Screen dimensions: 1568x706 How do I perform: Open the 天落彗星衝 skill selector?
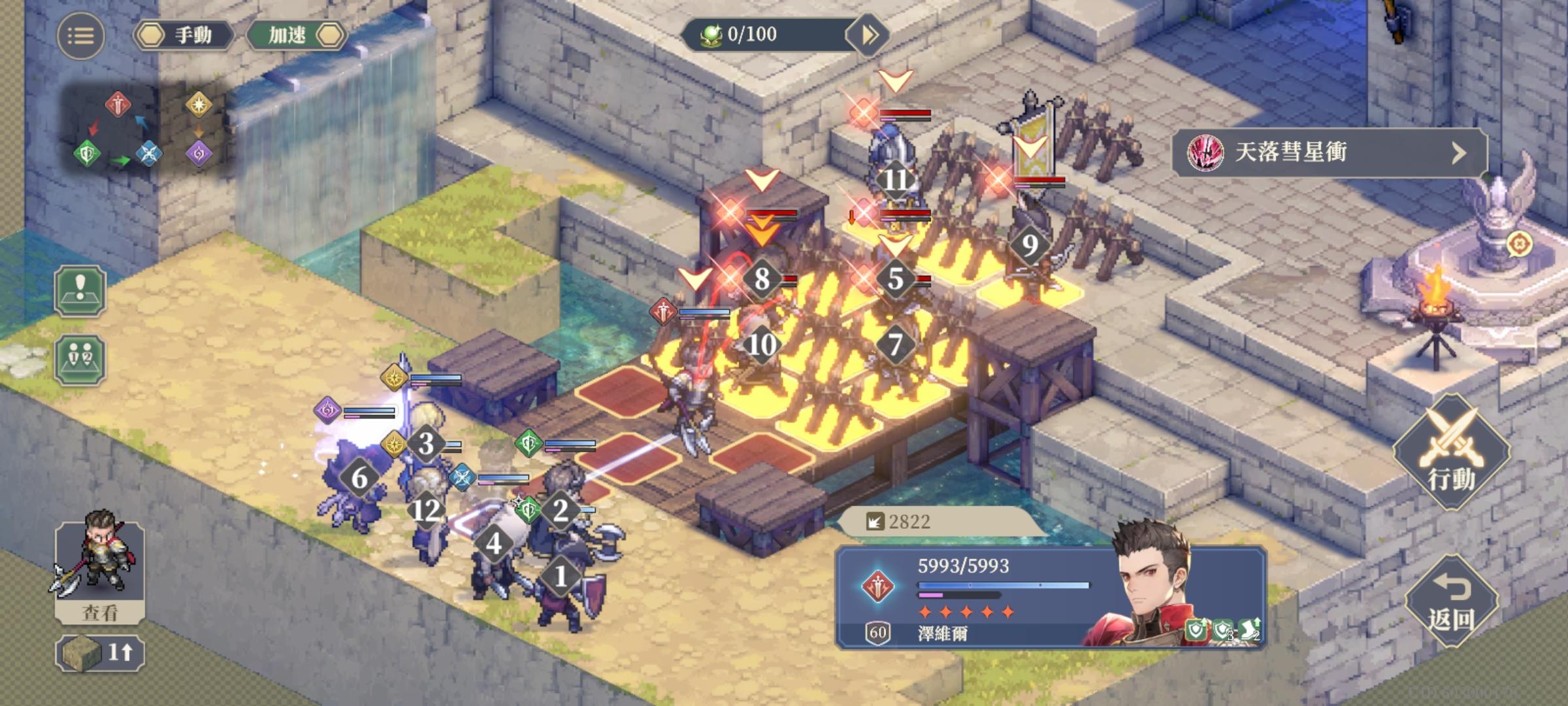[x=1329, y=153]
